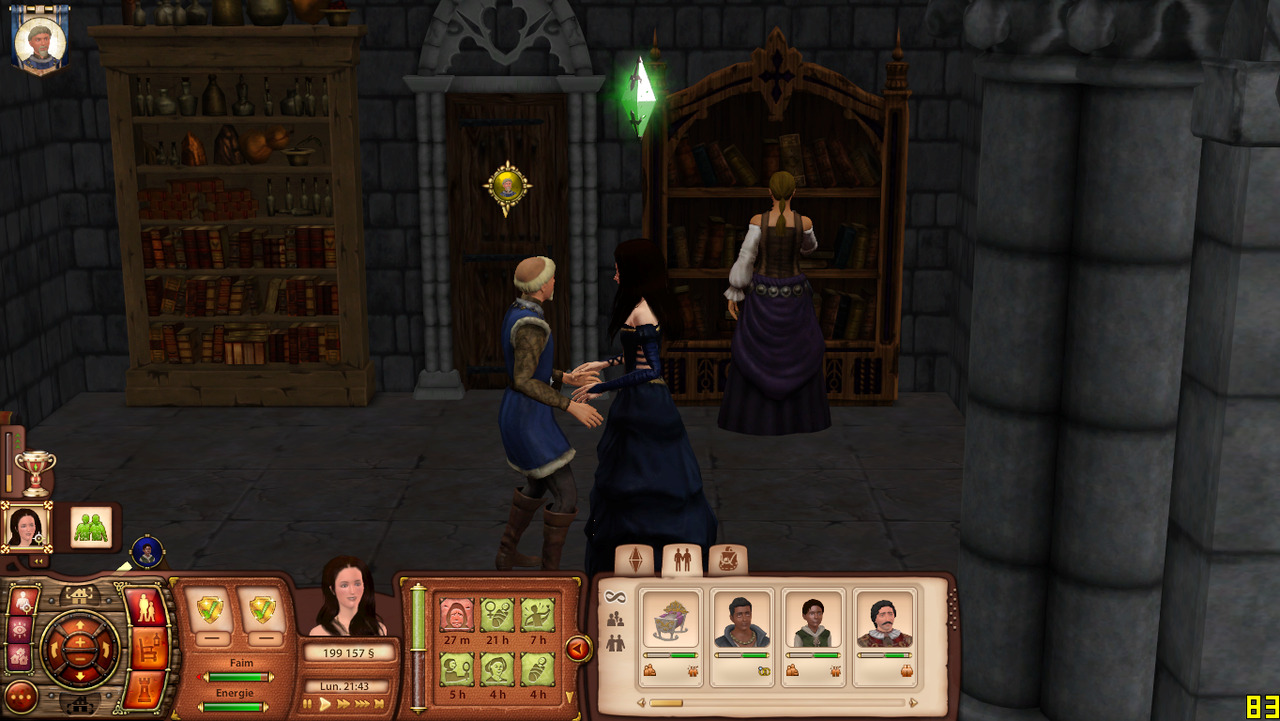Select the dark-haired heroine portrait

pos(25,526)
